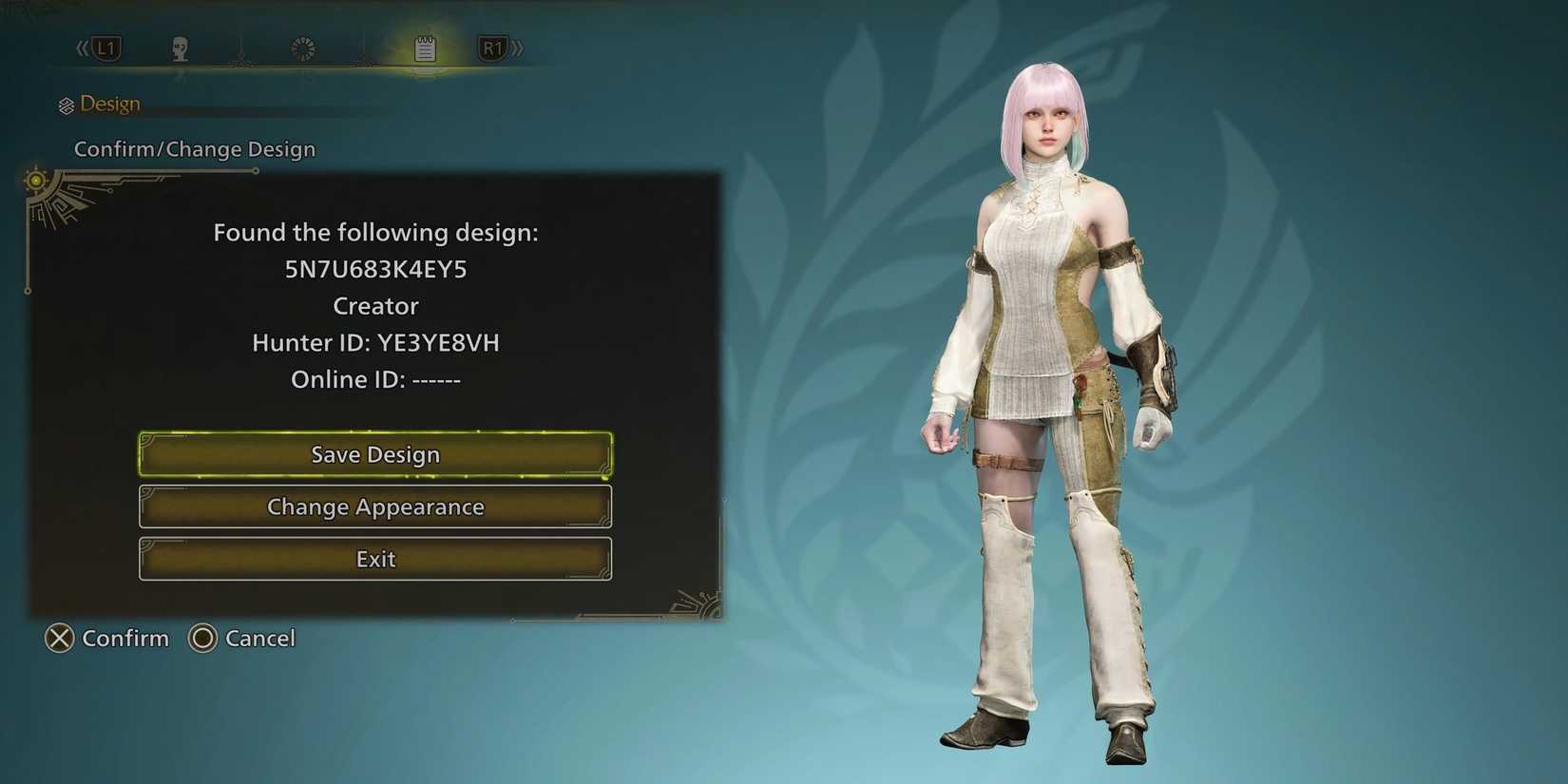The image size is (1568, 784).
Task: Click the Hunter ID YE3YE8VH text
Action: (375, 342)
